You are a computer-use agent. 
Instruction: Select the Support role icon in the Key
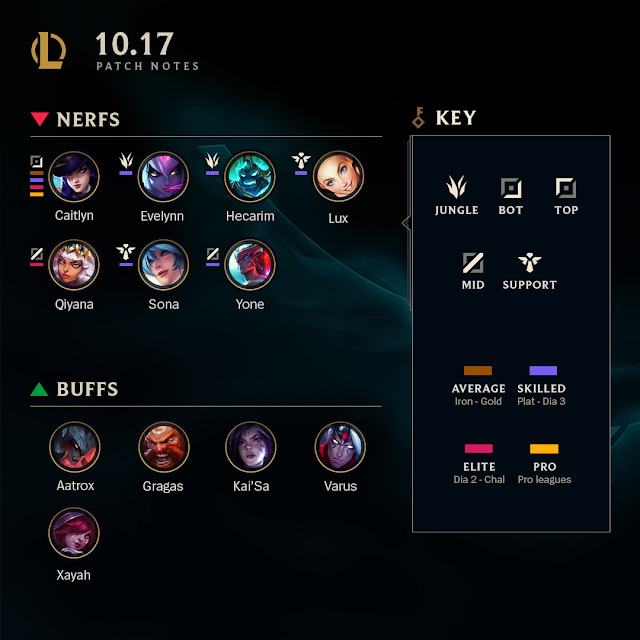coord(529,262)
